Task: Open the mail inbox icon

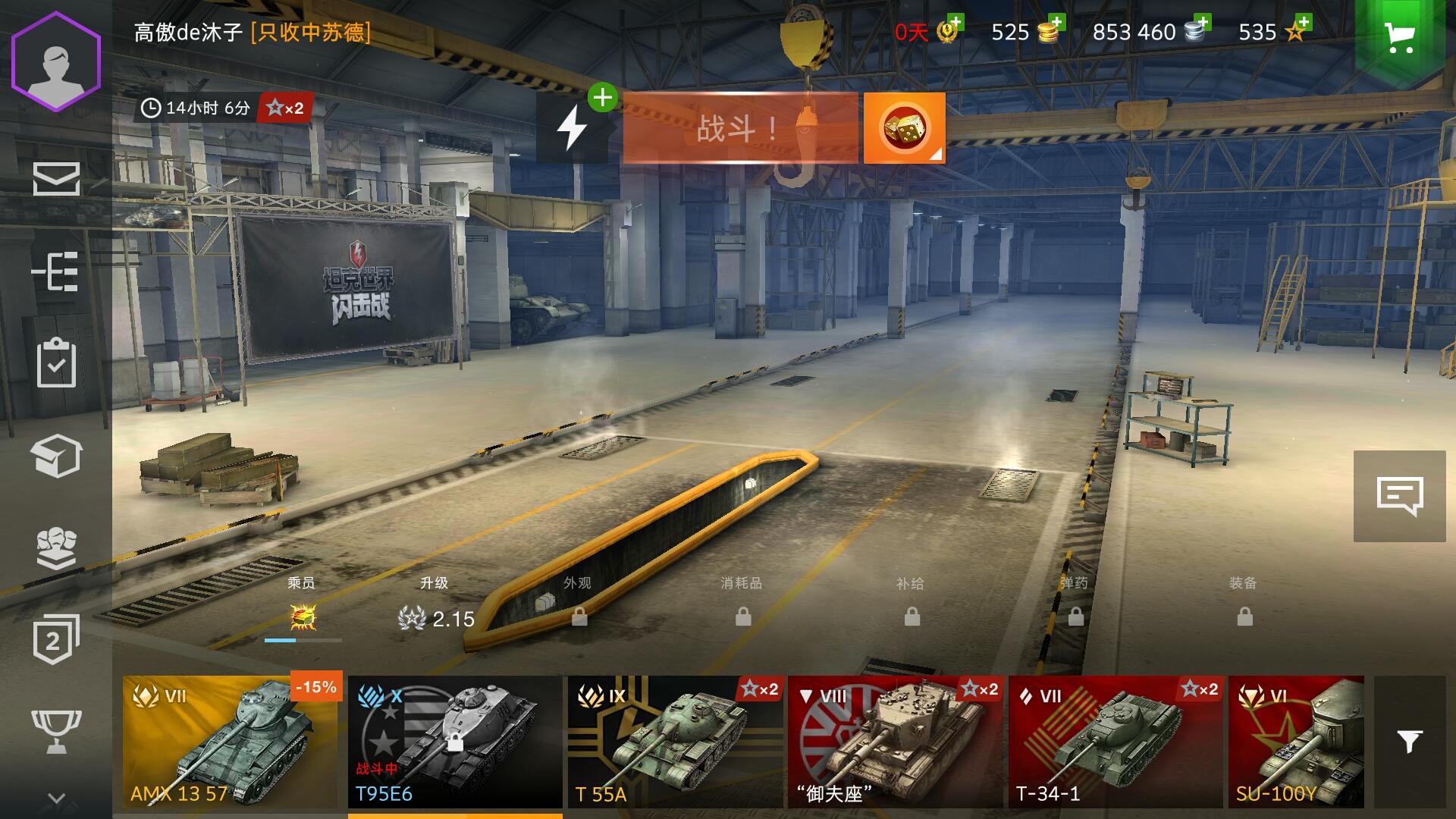Action: (58, 180)
